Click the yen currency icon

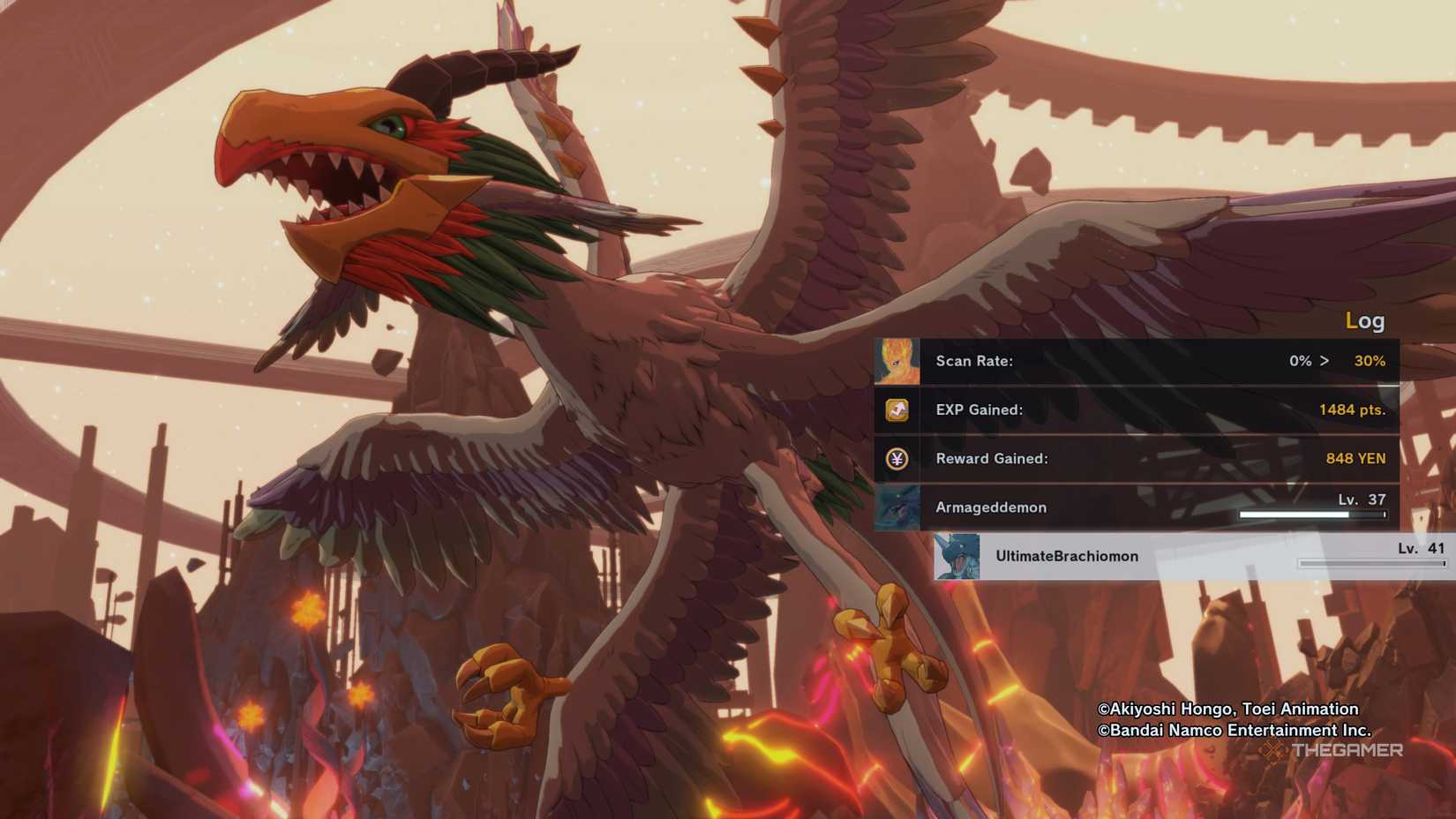click(x=897, y=458)
